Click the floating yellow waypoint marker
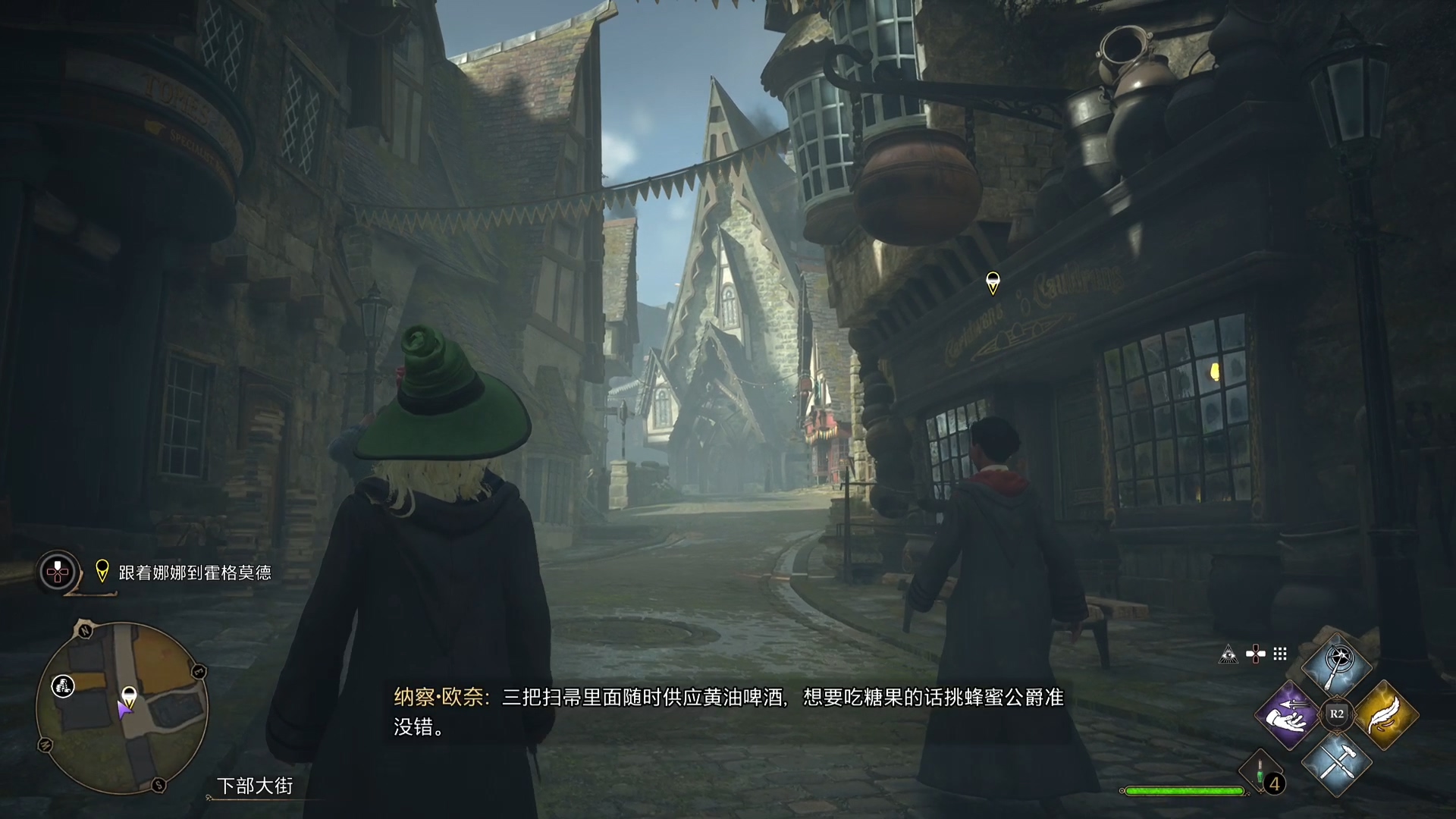Image resolution: width=1456 pixels, height=819 pixels. (992, 283)
